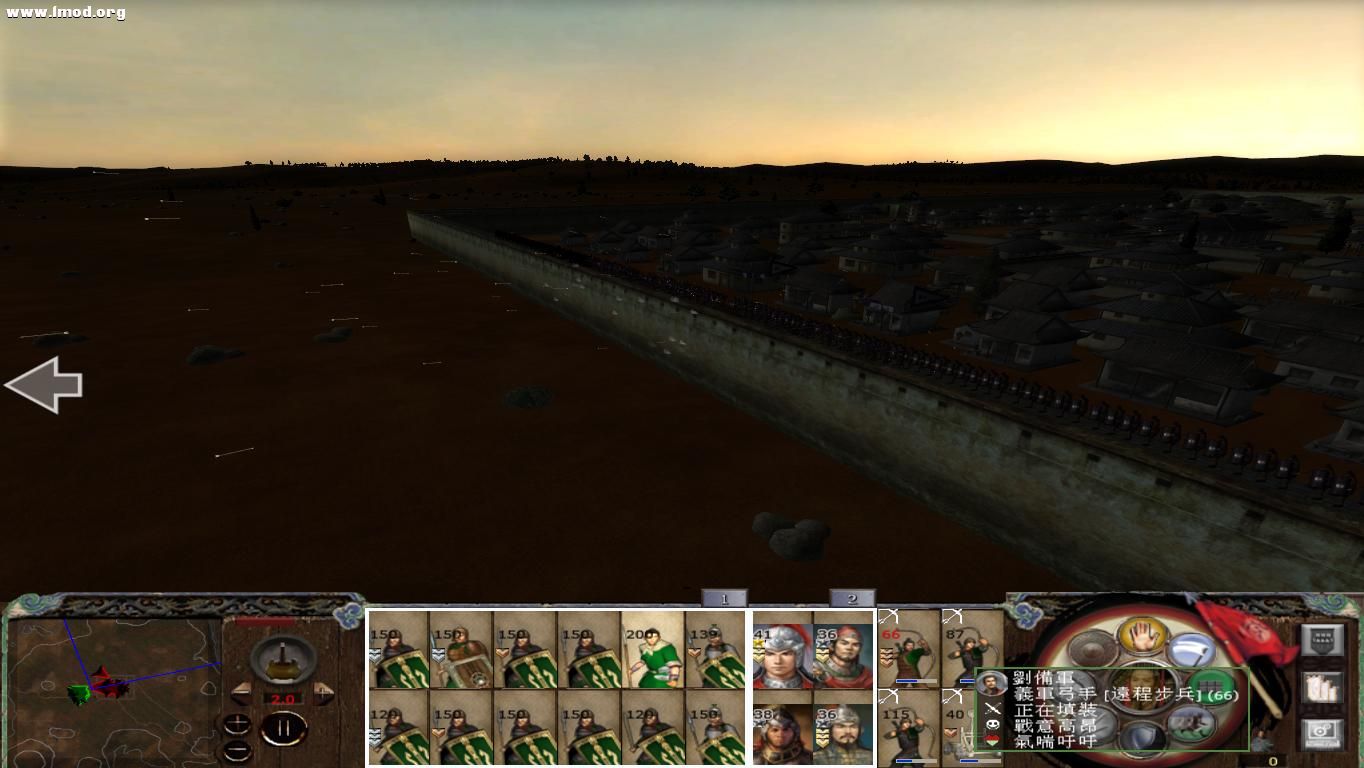Select unit group tab 1
Viewport: 1364px width, 768px height.
click(723, 596)
